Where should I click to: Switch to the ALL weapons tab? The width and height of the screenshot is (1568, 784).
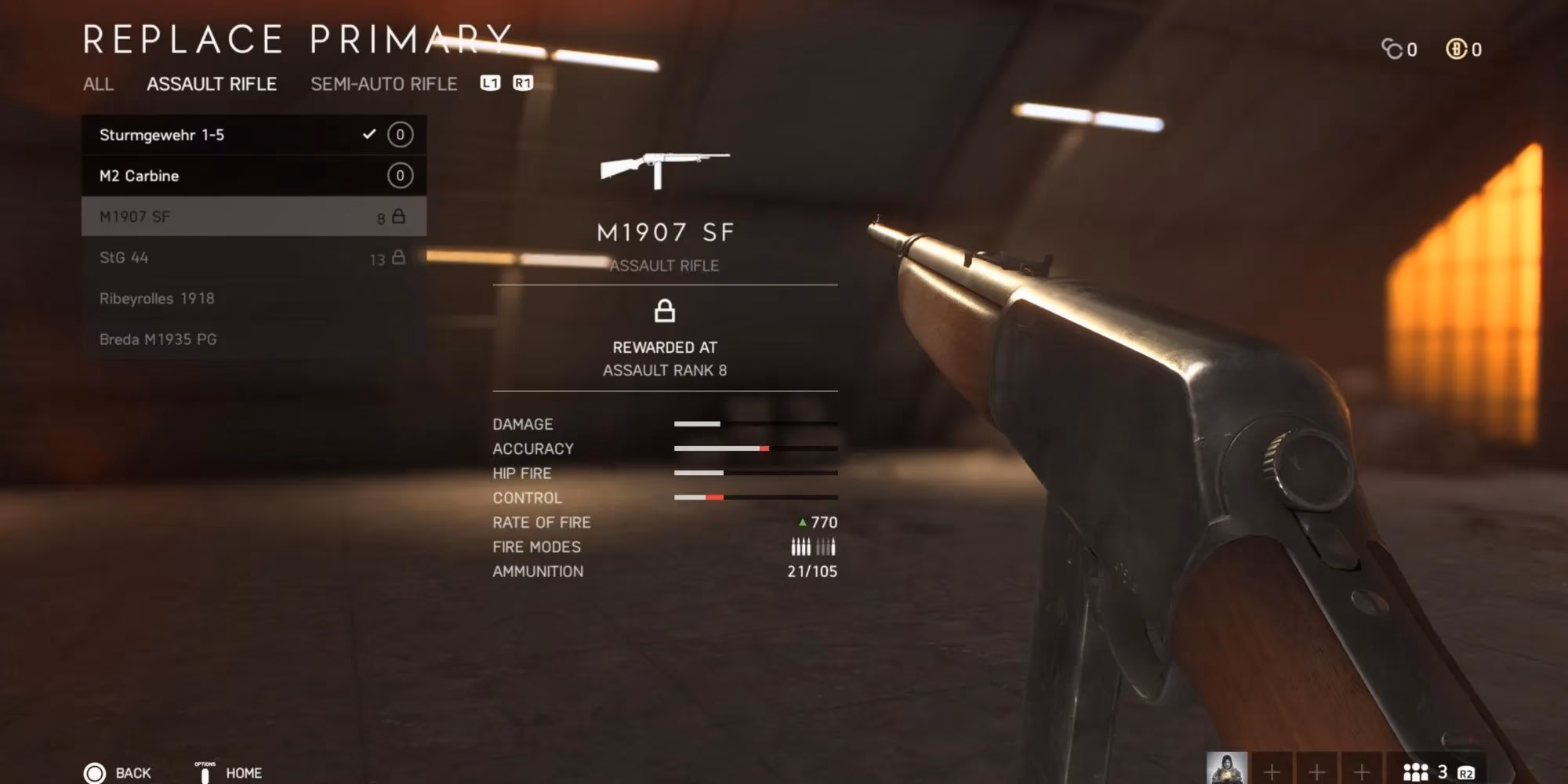(x=100, y=85)
